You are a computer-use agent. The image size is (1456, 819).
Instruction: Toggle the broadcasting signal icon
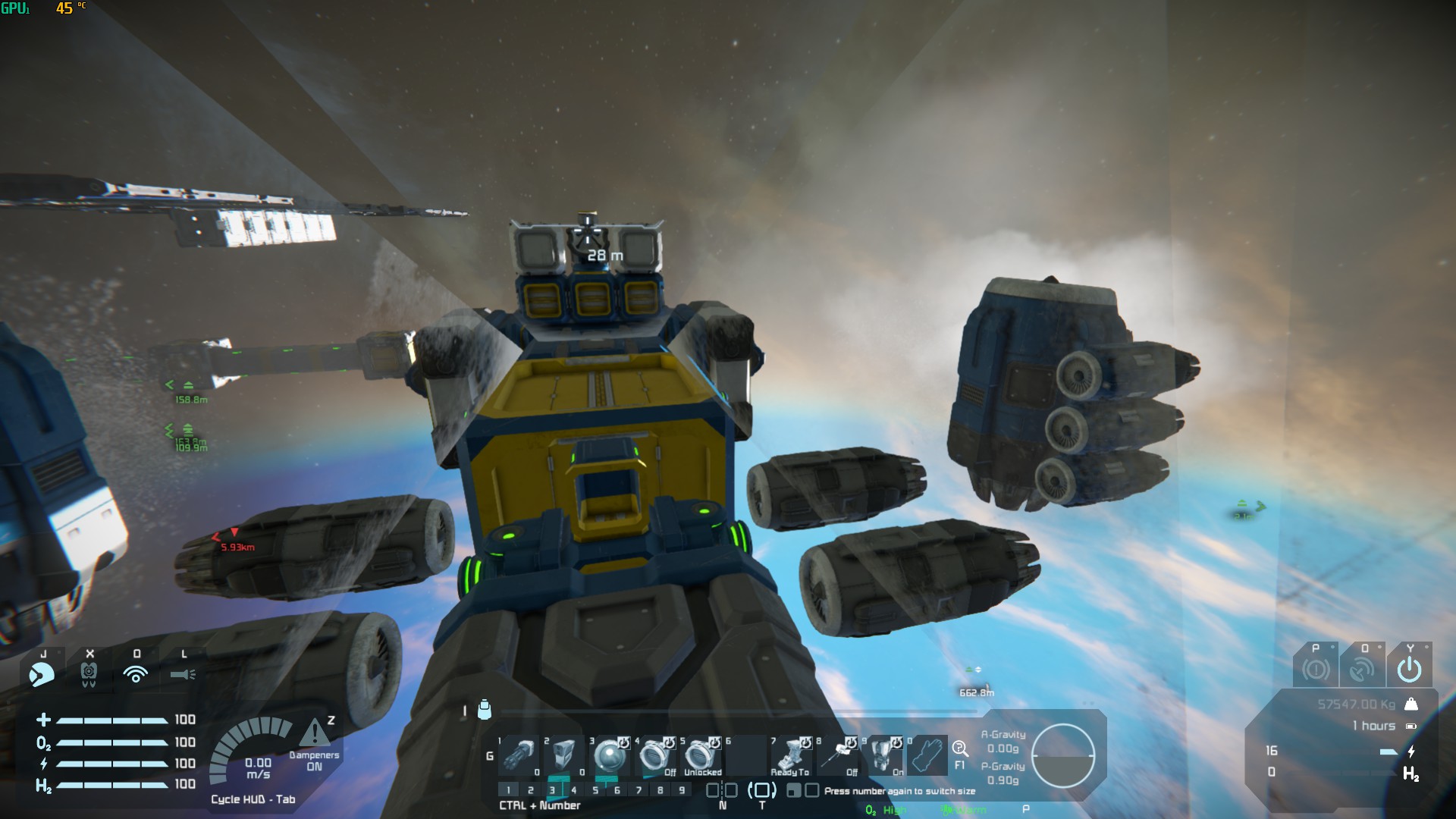(x=136, y=673)
